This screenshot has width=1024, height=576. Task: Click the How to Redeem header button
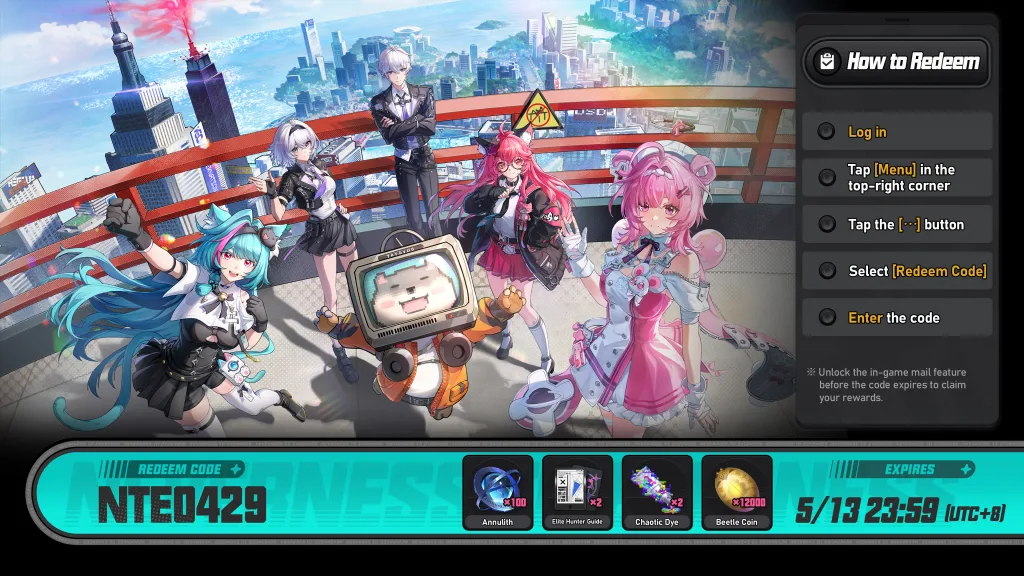897,62
